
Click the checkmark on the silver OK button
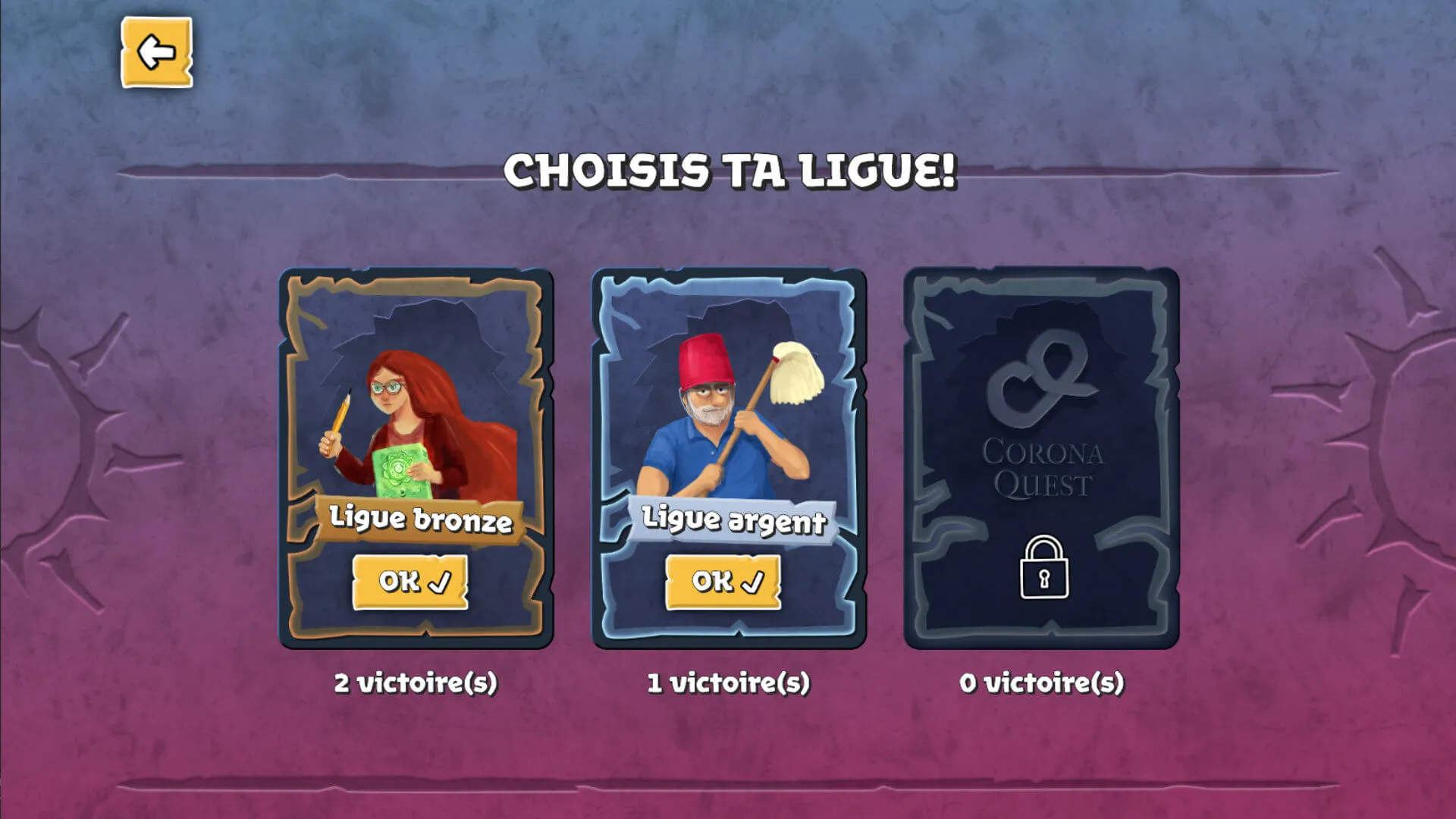click(x=755, y=582)
